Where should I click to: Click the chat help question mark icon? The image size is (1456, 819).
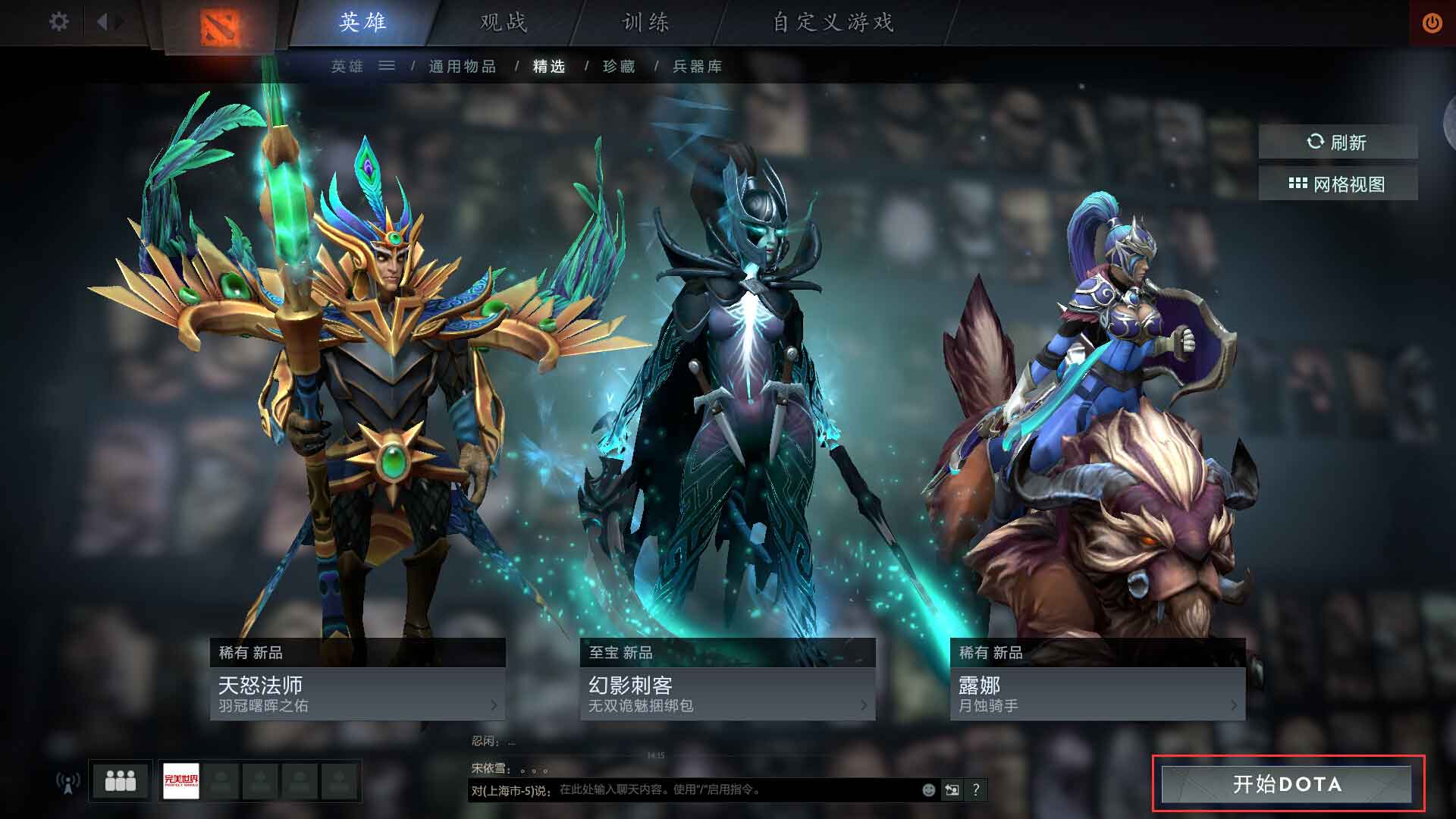pyautogui.click(x=978, y=789)
